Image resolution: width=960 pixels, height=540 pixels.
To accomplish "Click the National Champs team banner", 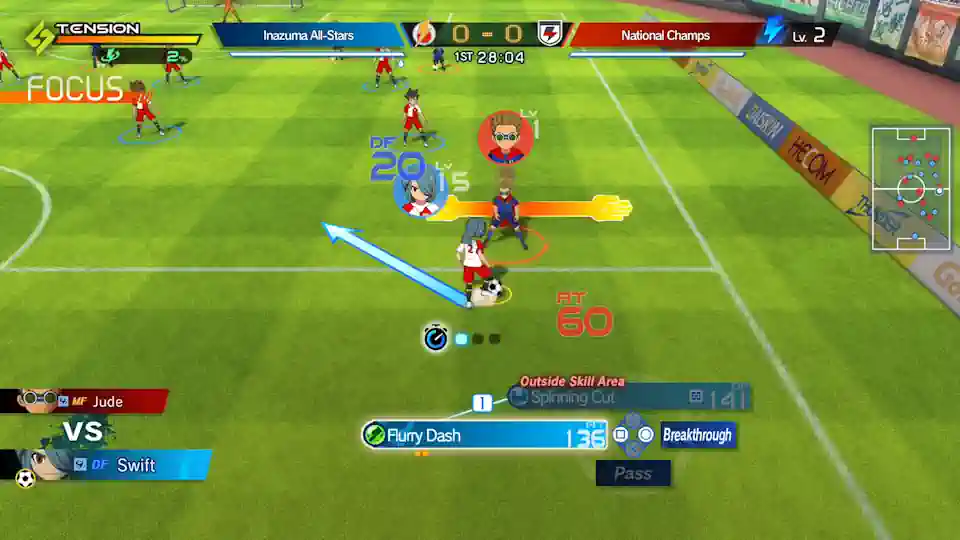I will click(665, 35).
